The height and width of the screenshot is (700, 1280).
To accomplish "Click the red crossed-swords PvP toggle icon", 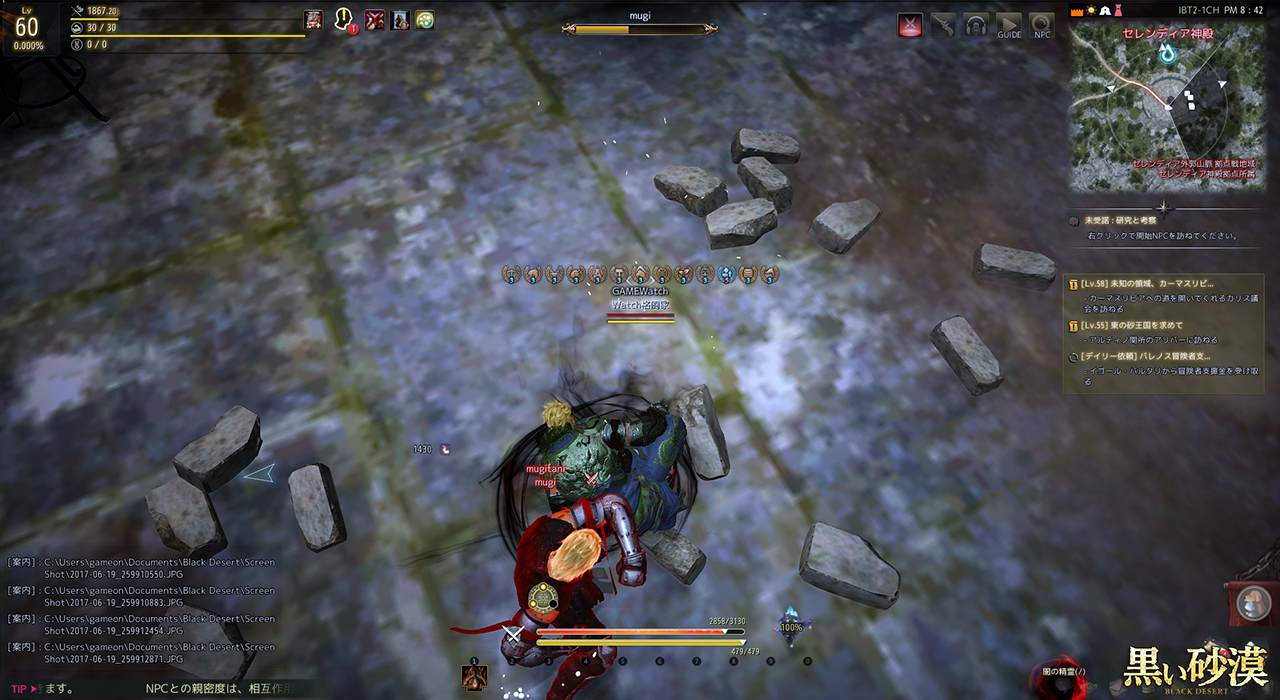I will click(910, 26).
